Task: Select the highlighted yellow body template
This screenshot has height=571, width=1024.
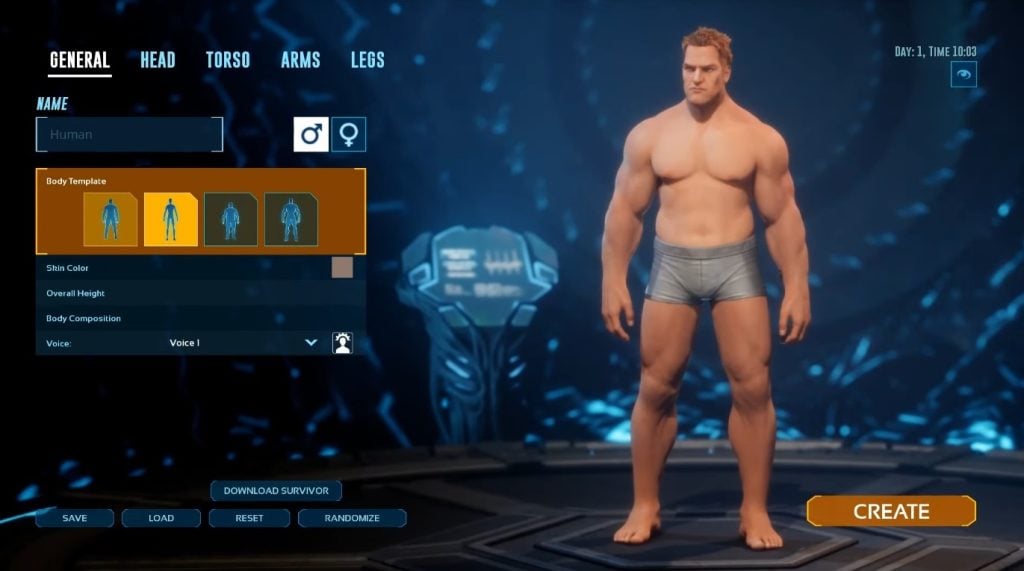Action: [x=170, y=219]
